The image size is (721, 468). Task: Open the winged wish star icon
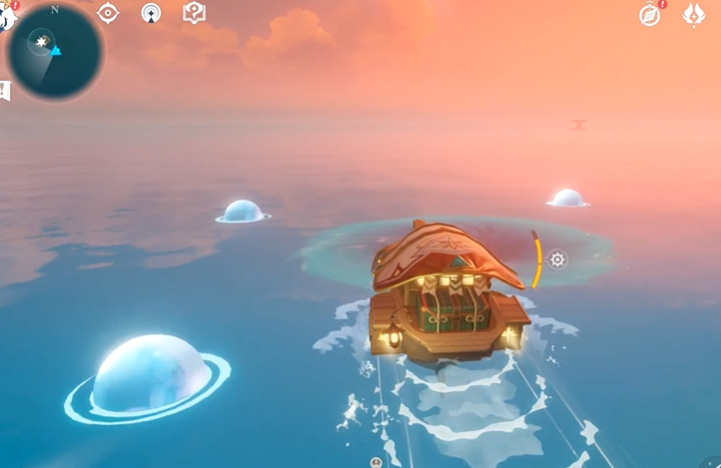click(x=693, y=14)
